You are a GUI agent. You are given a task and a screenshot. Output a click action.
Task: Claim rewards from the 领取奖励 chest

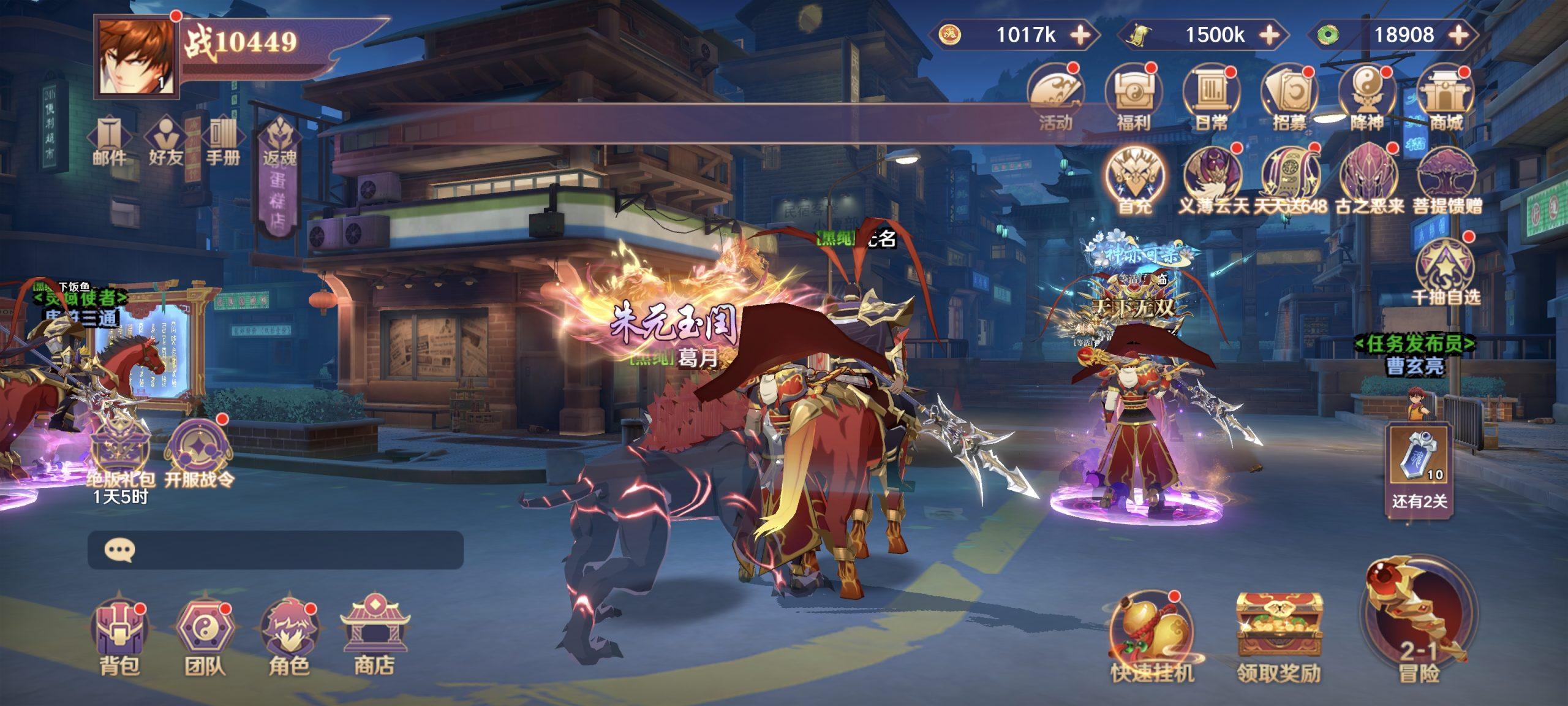tap(1278, 637)
